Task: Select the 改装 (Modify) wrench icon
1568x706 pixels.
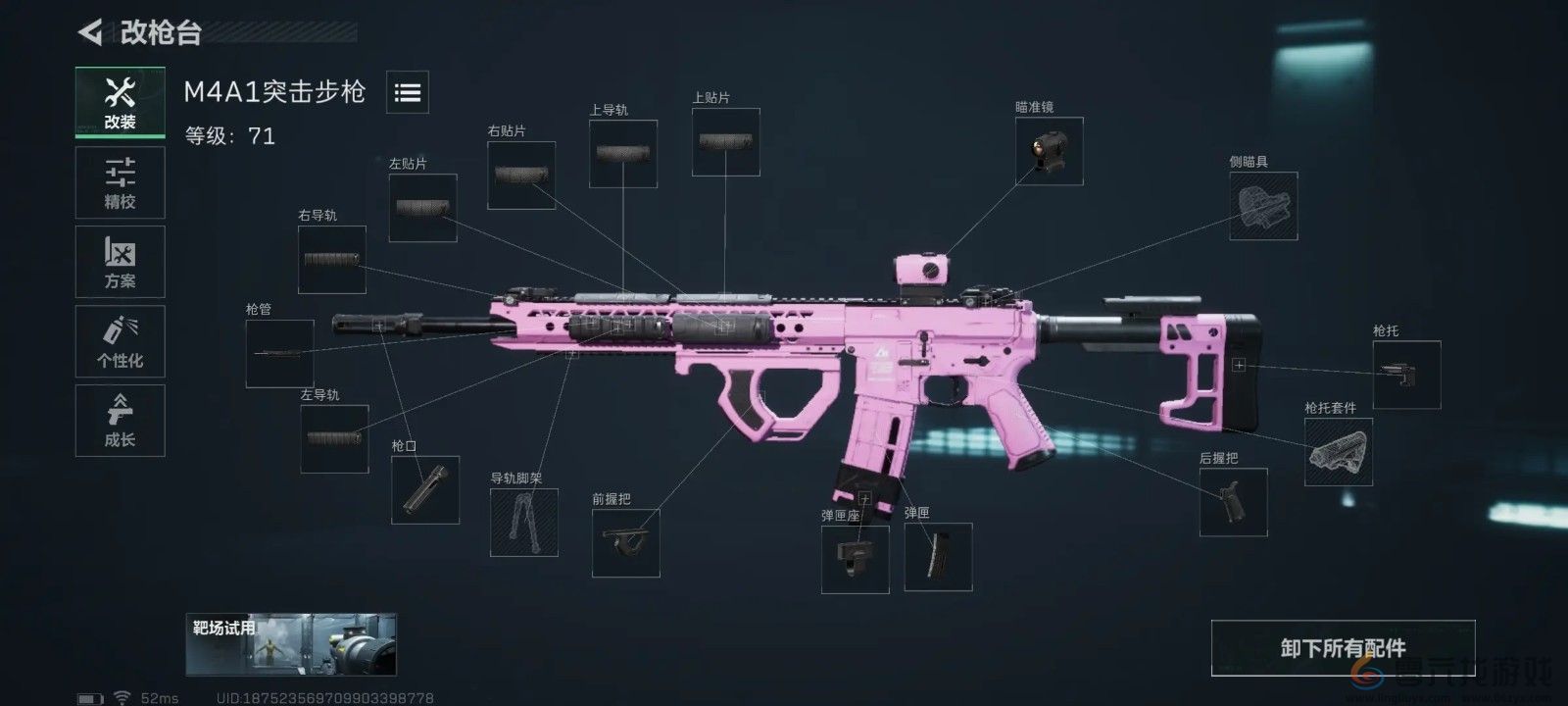Action: tap(120, 102)
